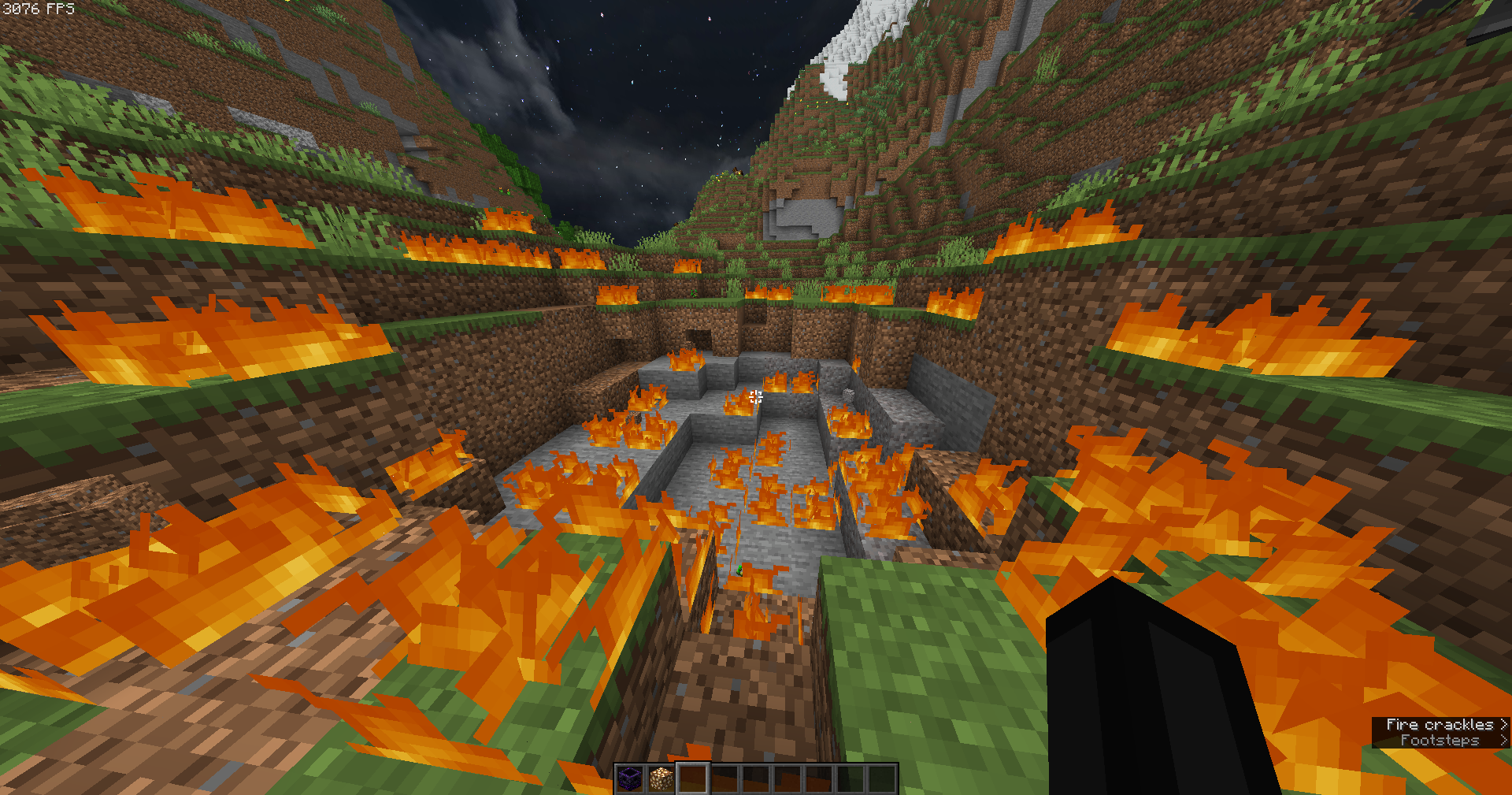Viewport: 1512px width, 795px height.
Task: Click the Fire crackles subtitle entry
Action: tap(1441, 723)
